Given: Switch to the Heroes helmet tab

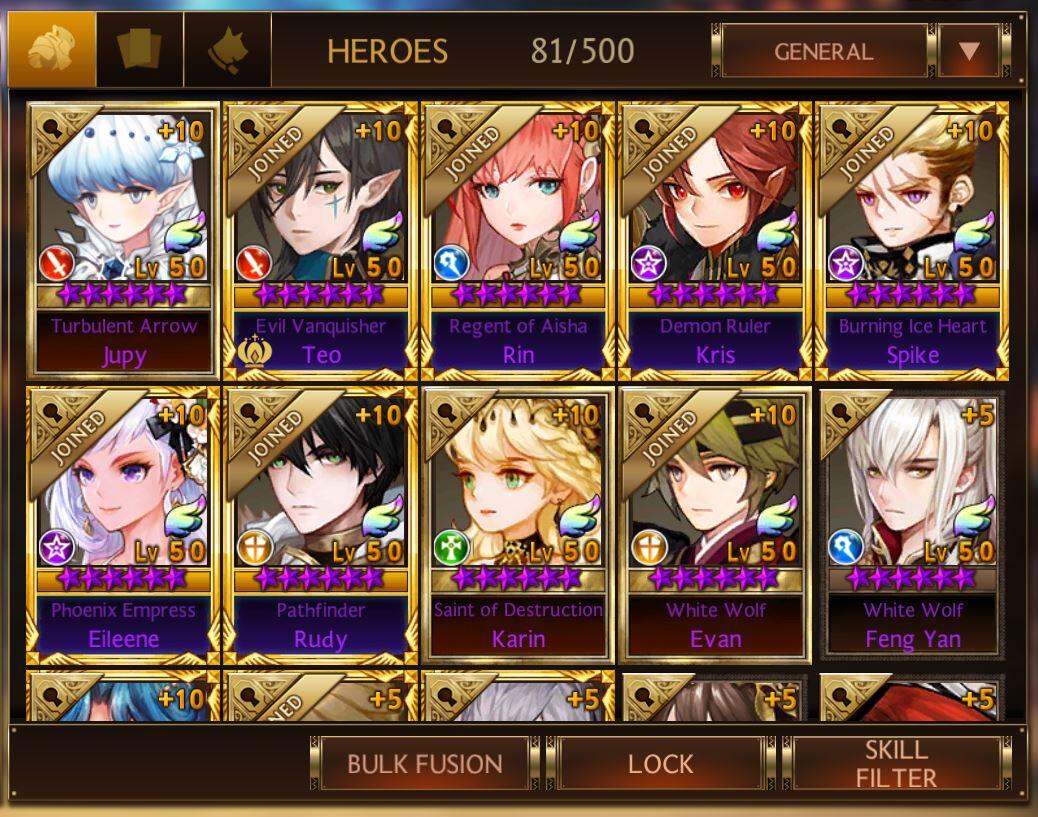Looking at the screenshot, I should click(51, 49).
